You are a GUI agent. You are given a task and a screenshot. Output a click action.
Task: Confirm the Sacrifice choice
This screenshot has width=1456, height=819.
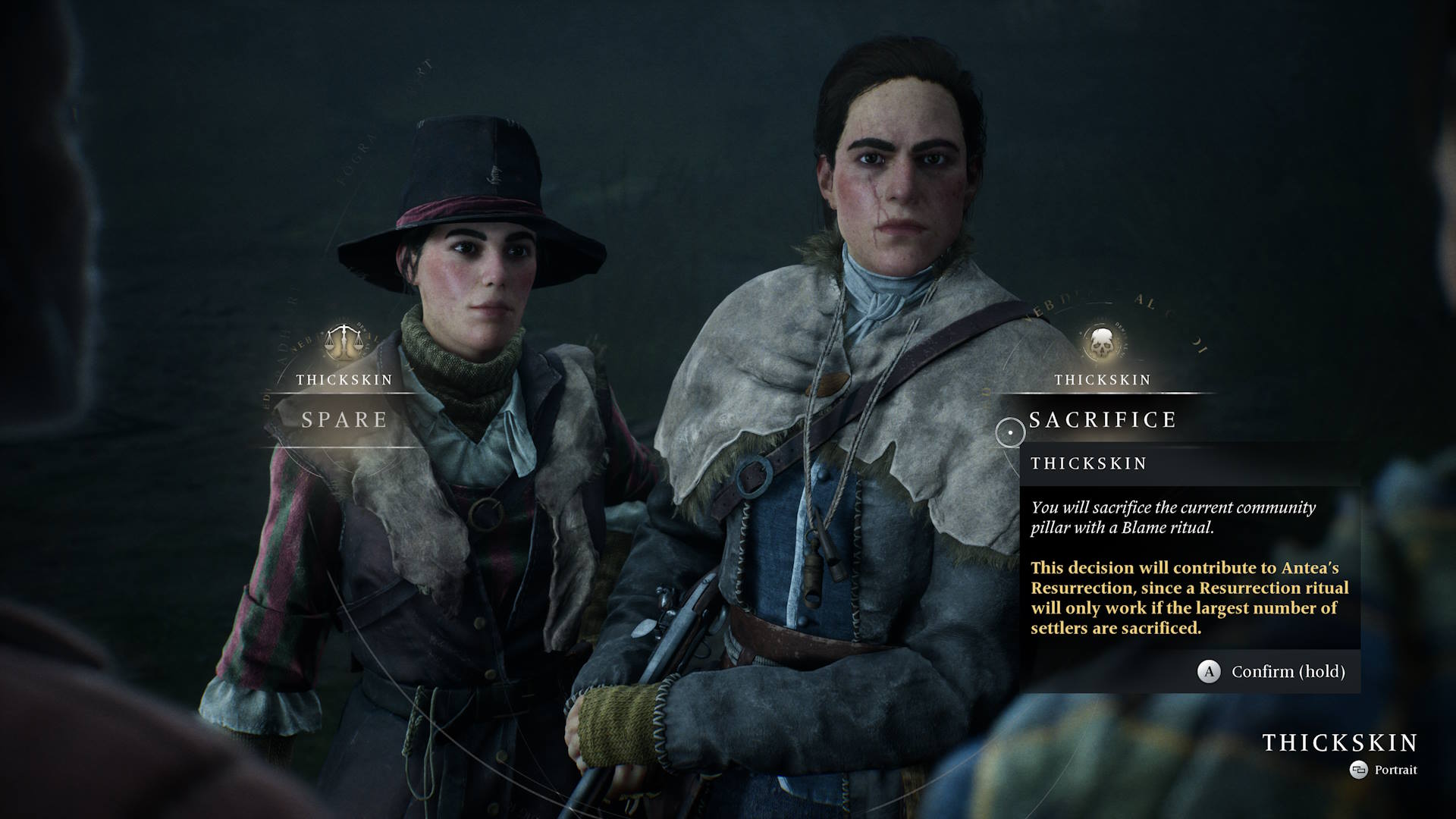(x=1272, y=671)
